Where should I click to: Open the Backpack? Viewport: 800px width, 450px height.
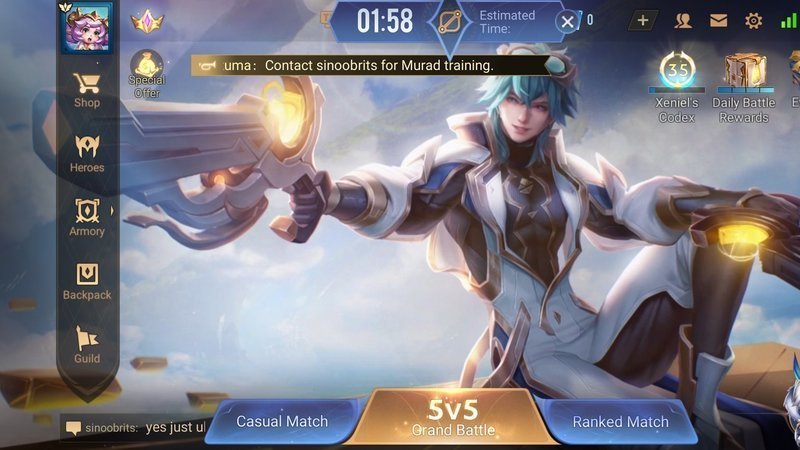(x=87, y=281)
